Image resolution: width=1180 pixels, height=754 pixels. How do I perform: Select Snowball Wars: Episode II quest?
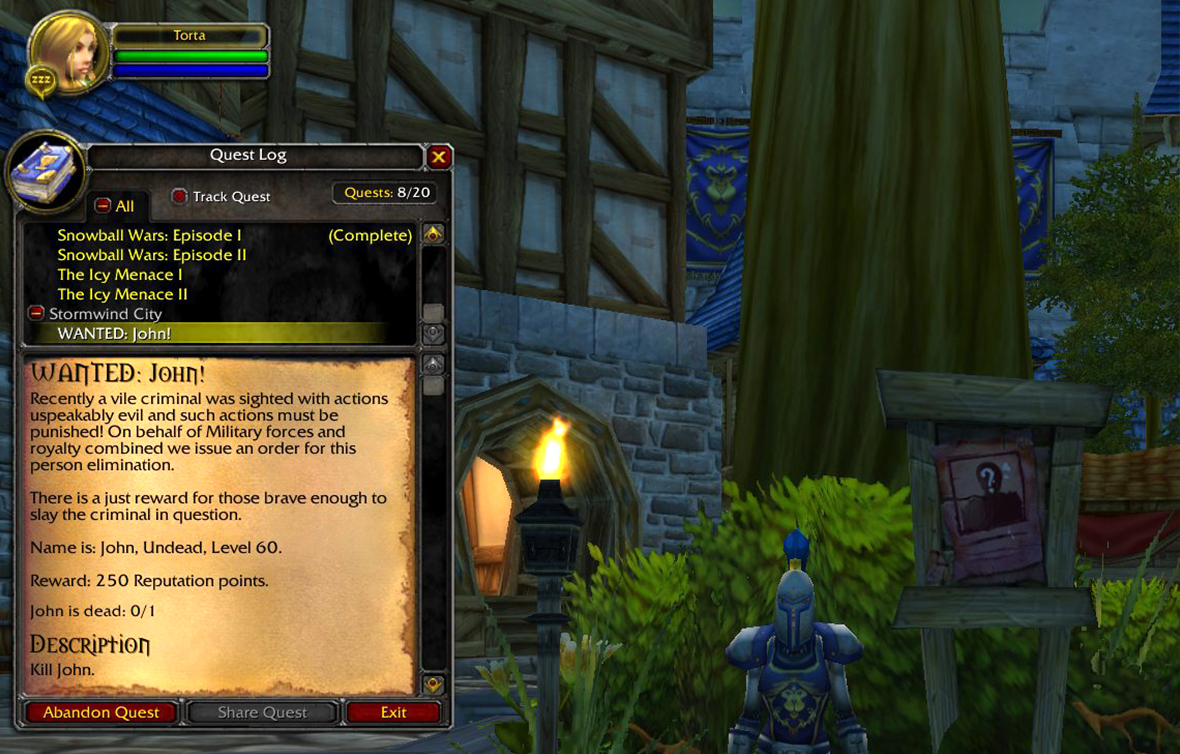[x=152, y=255]
